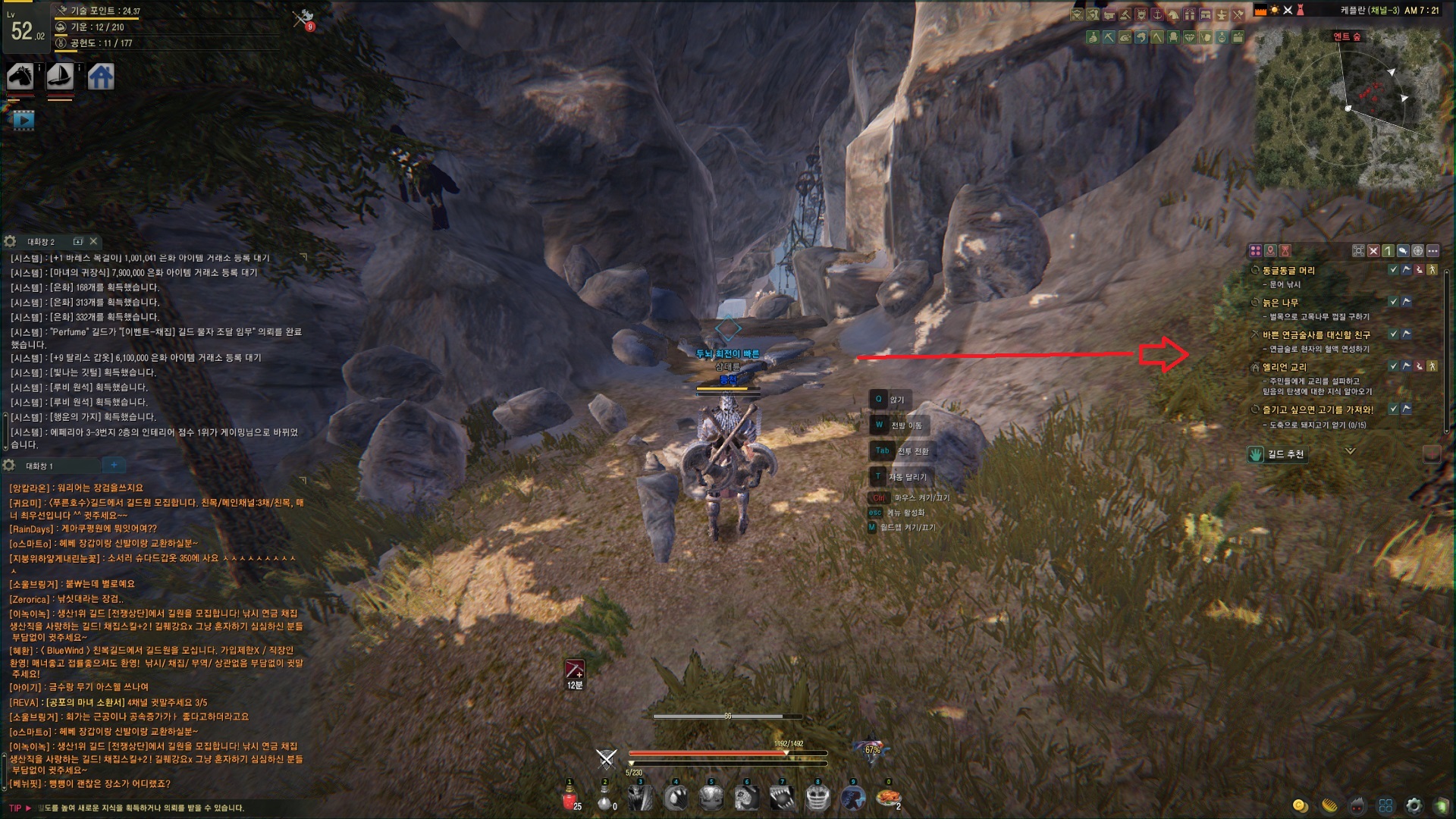The image size is (1456, 819).
Task: Click the ellipsis quest filter icon
Action: [1432, 250]
